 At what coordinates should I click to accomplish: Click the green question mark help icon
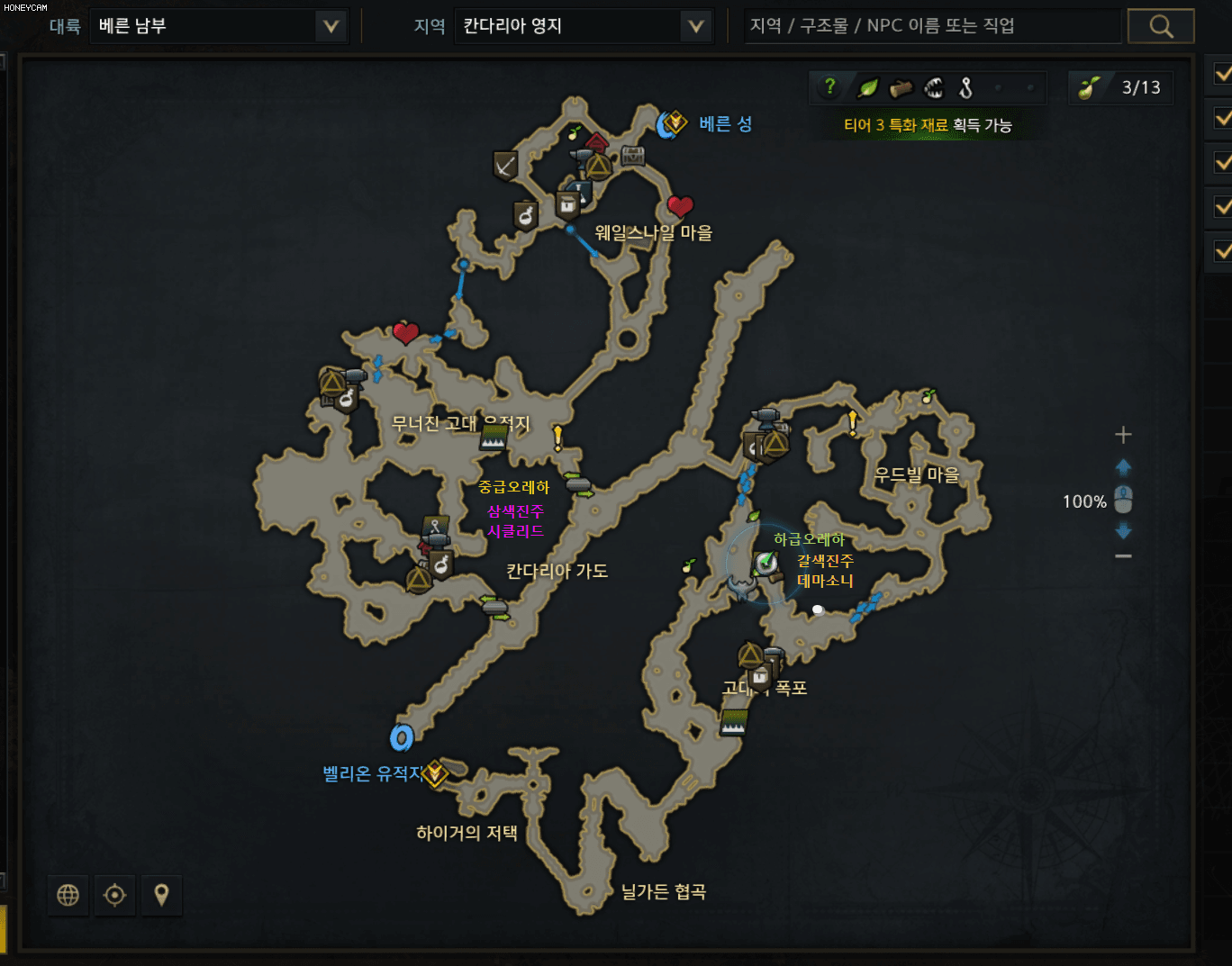[829, 87]
